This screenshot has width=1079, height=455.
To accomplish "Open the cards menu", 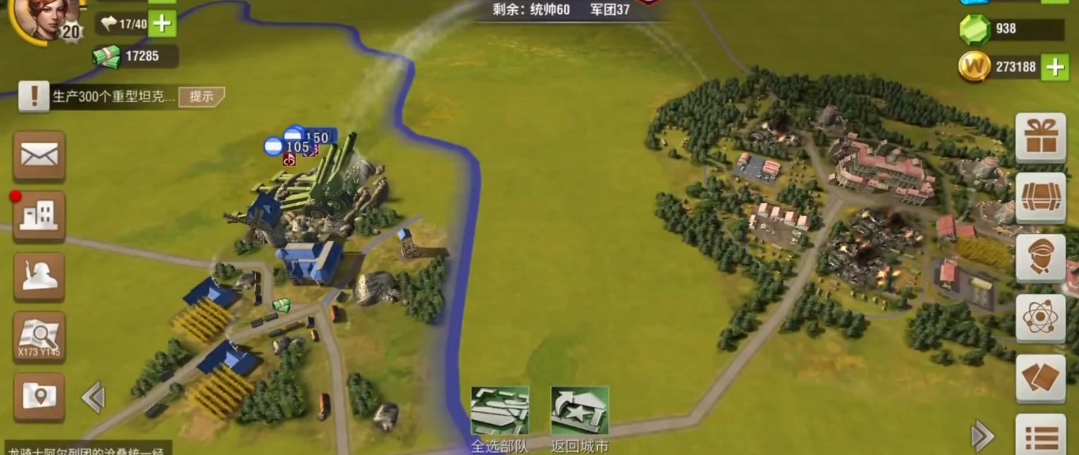I will tap(1040, 378).
